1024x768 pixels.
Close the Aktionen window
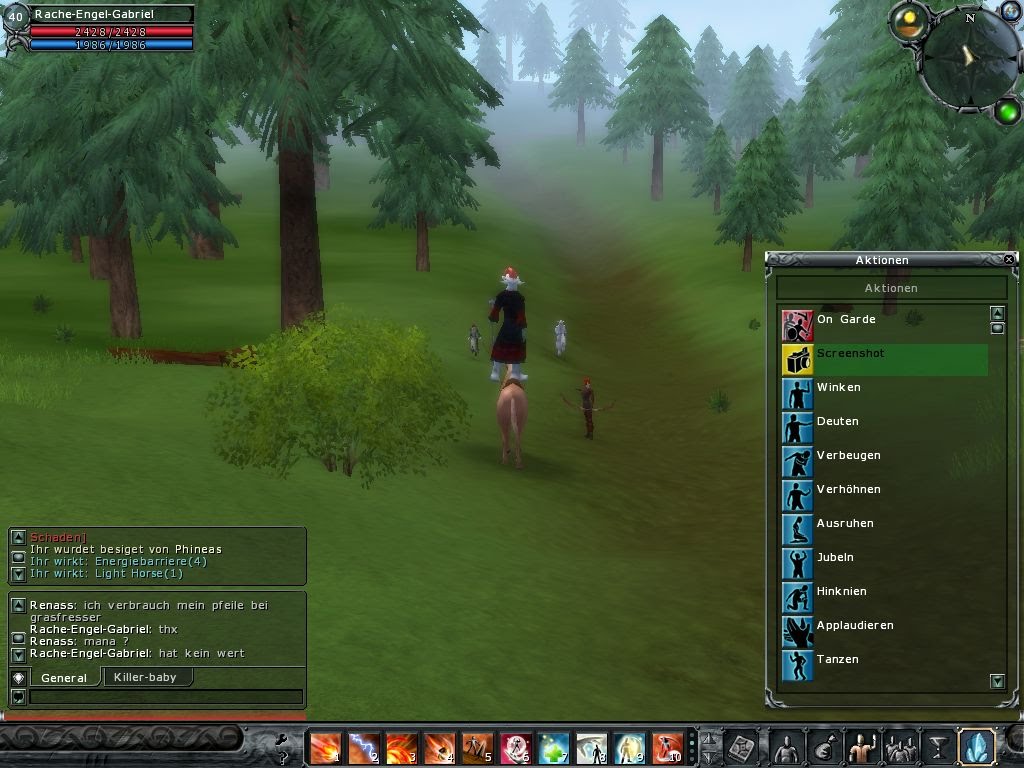tap(1009, 259)
